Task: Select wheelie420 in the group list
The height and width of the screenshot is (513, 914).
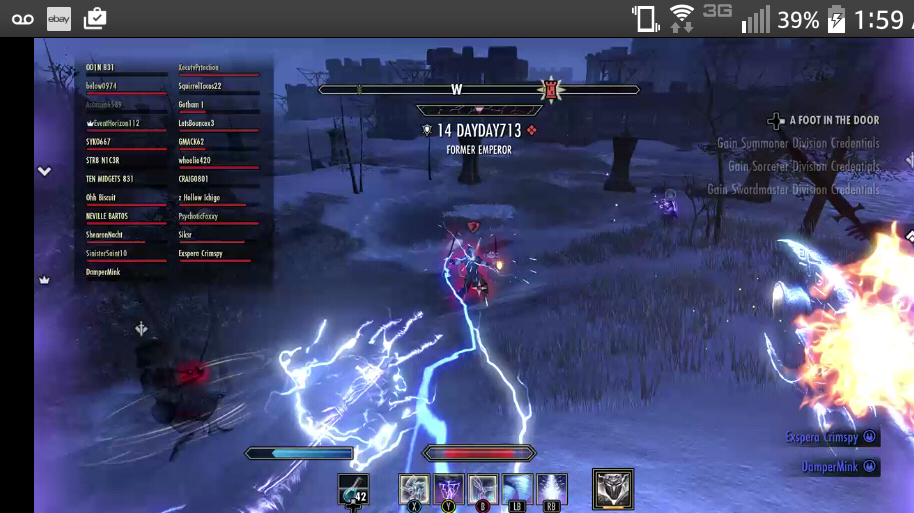Action: (x=194, y=160)
